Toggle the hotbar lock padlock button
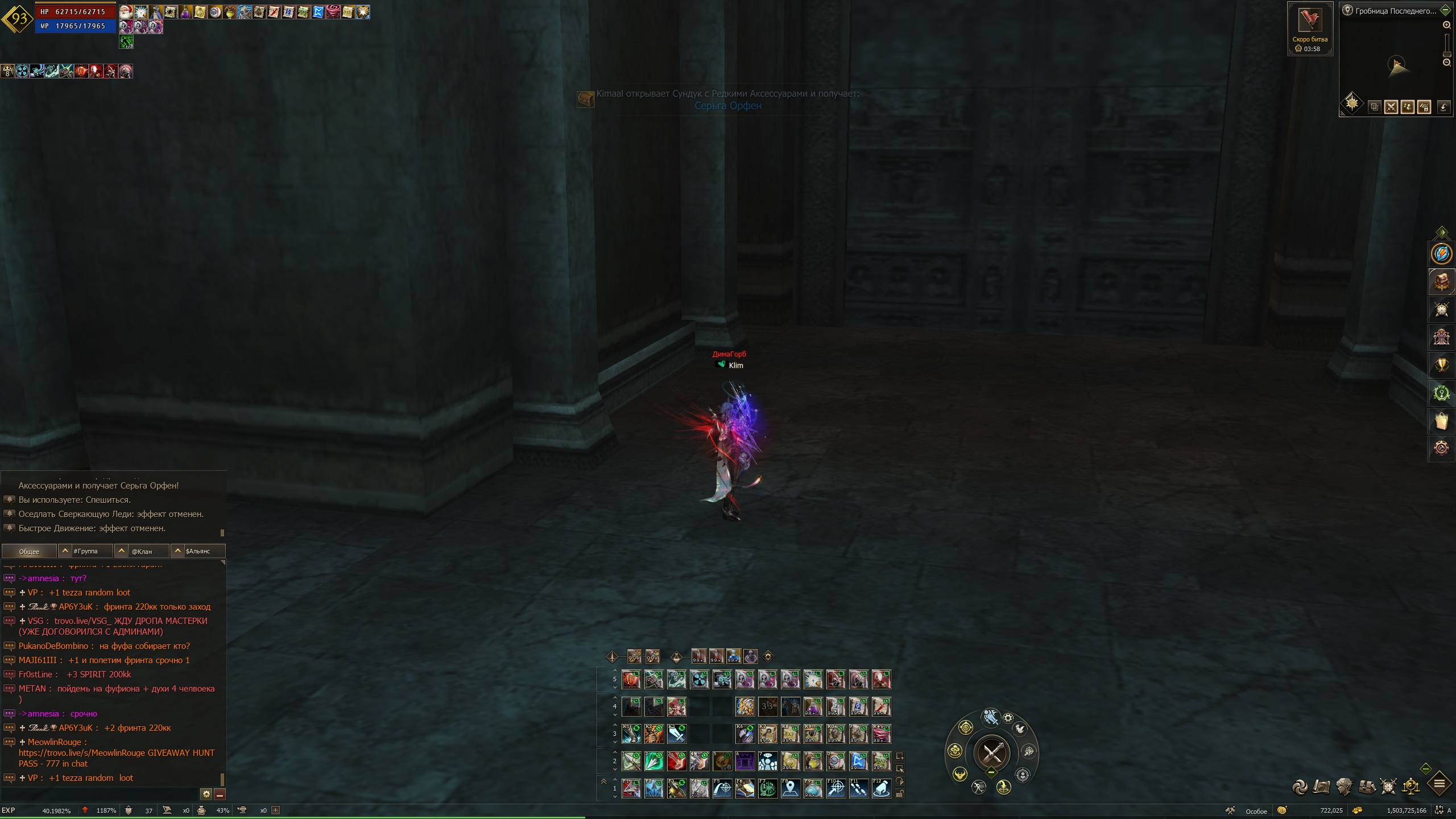This screenshot has width=1456, height=819. click(x=900, y=794)
